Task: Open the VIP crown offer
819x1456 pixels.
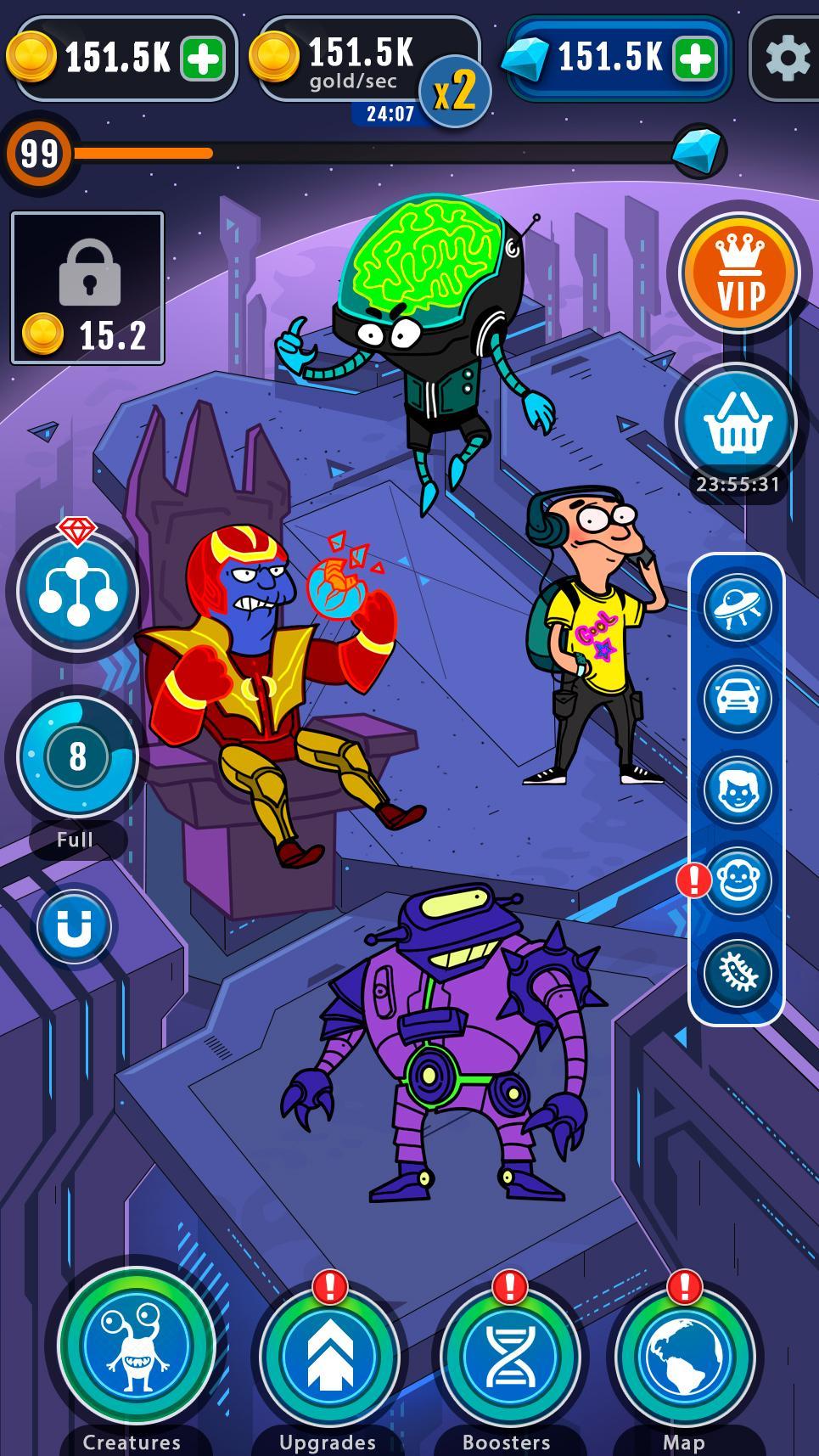Action: 740,273
